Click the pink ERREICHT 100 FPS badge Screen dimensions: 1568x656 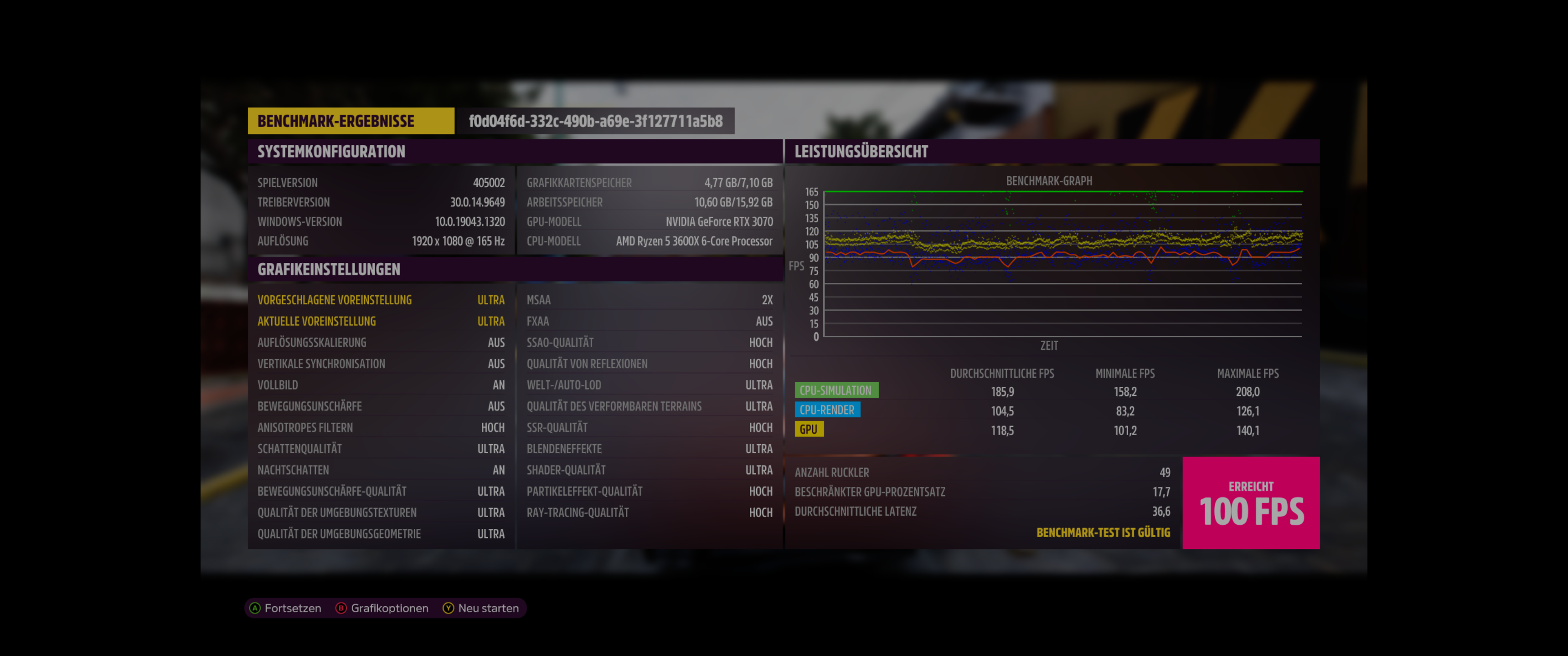1251,503
